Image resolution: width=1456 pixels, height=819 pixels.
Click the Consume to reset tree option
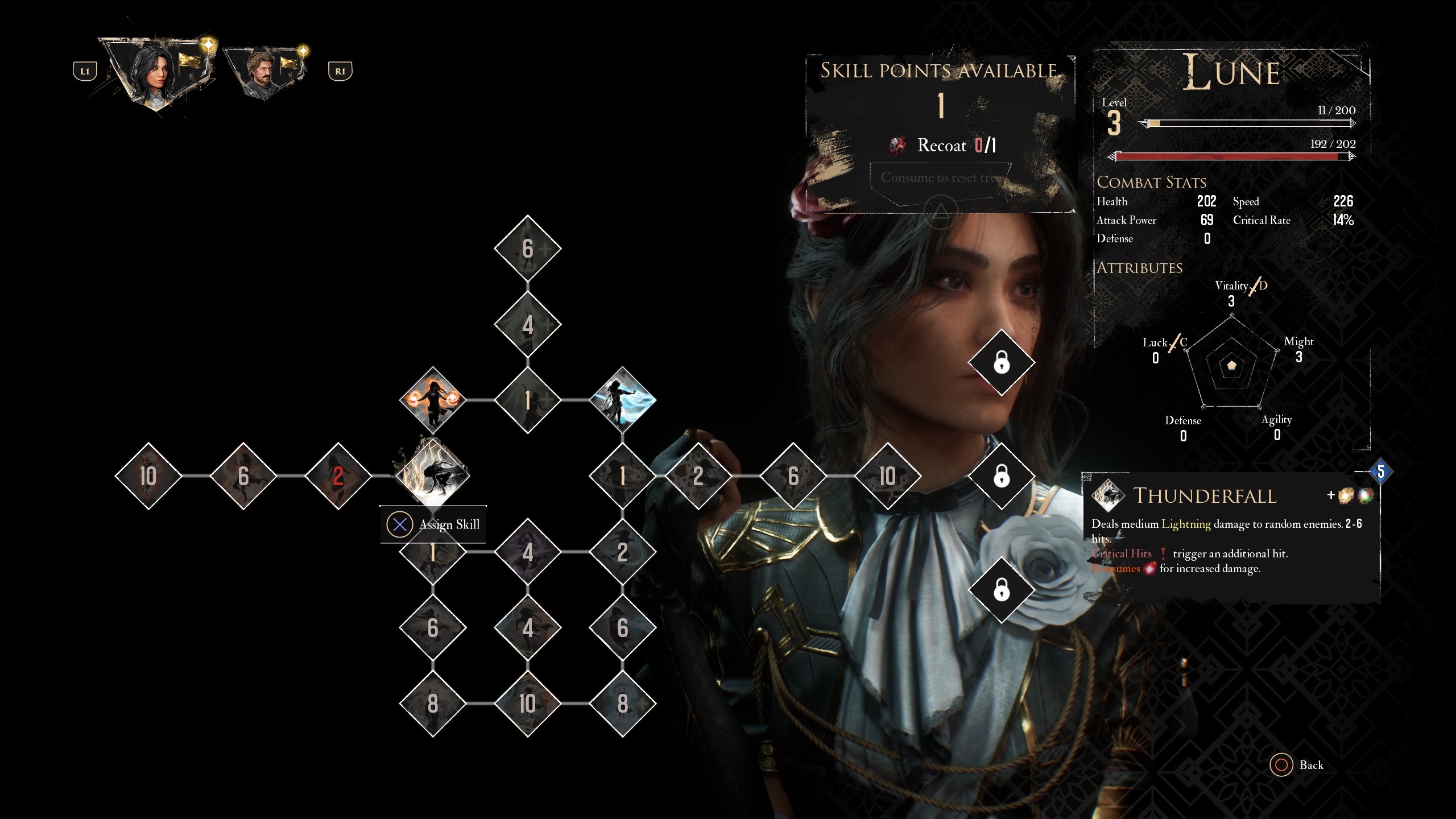coord(942,177)
